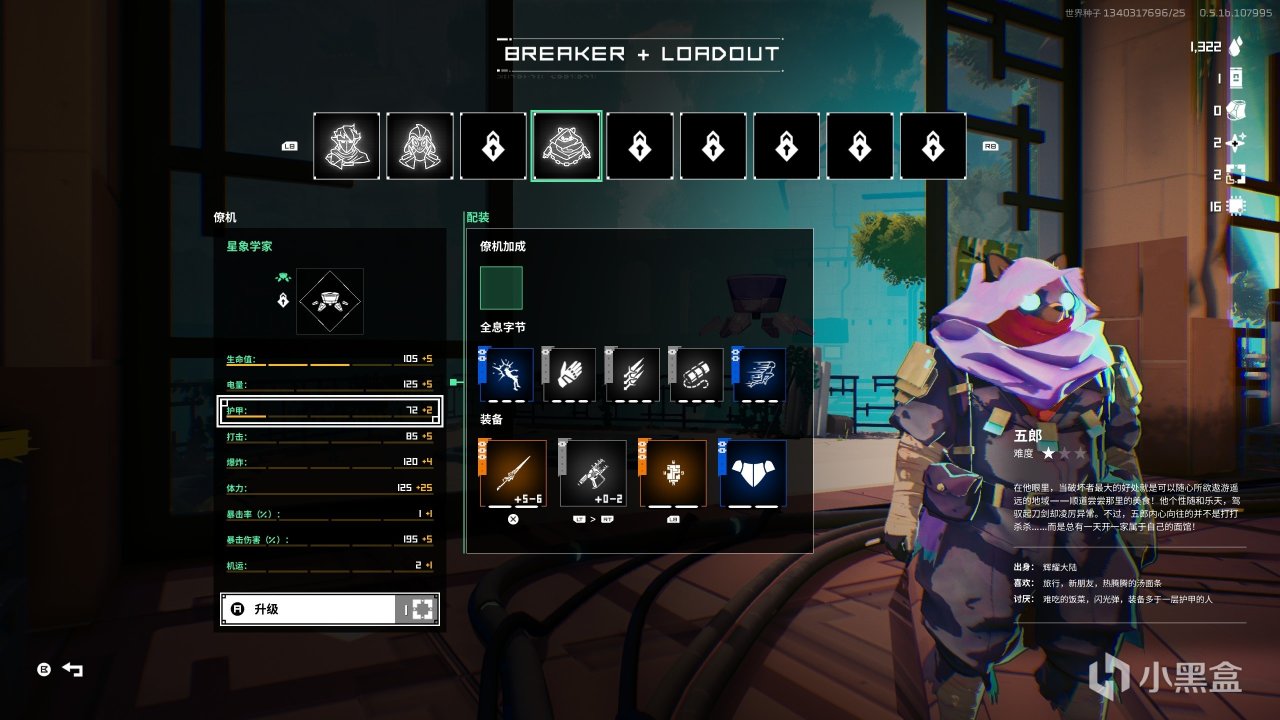The width and height of the screenshot is (1280, 720).
Task: Open the grey gun equipment slot
Action: pos(593,473)
